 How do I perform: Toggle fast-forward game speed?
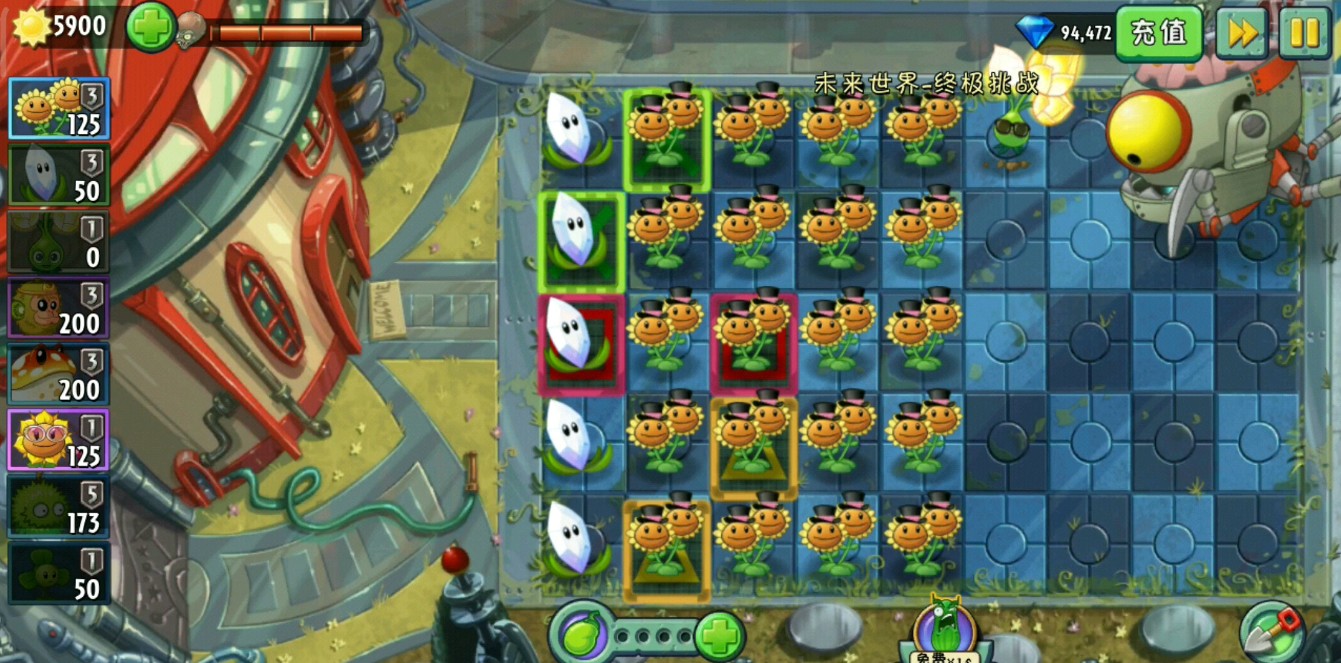click(x=1242, y=33)
